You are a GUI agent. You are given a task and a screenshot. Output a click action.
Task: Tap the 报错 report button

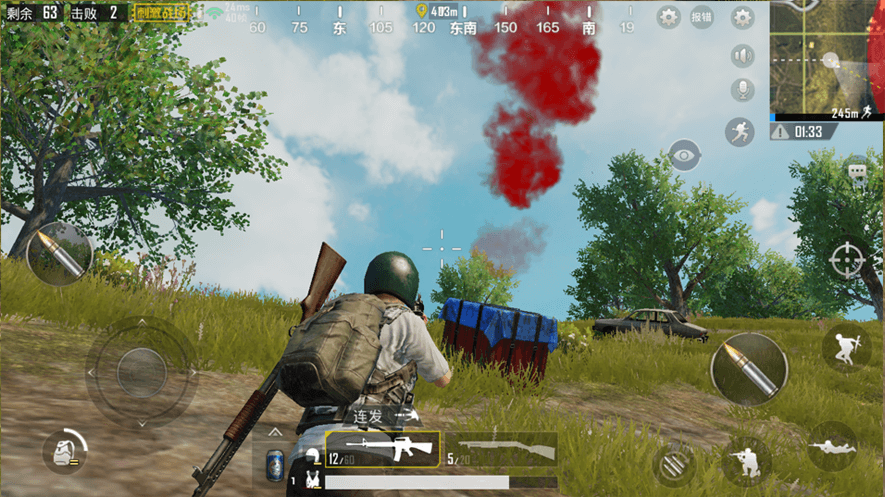pos(702,17)
